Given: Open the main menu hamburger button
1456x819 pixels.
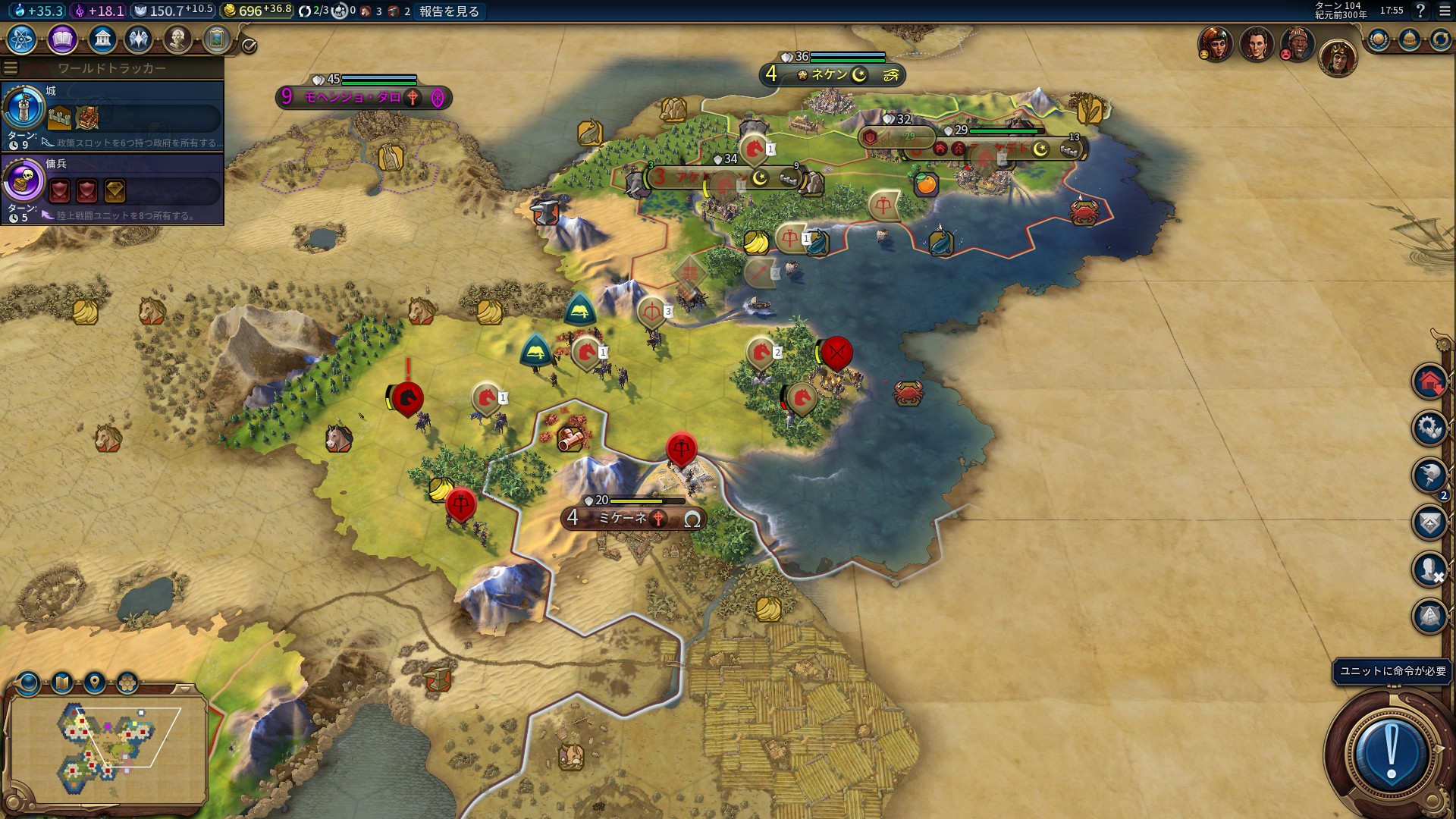Looking at the screenshot, I should [1445, 11].
